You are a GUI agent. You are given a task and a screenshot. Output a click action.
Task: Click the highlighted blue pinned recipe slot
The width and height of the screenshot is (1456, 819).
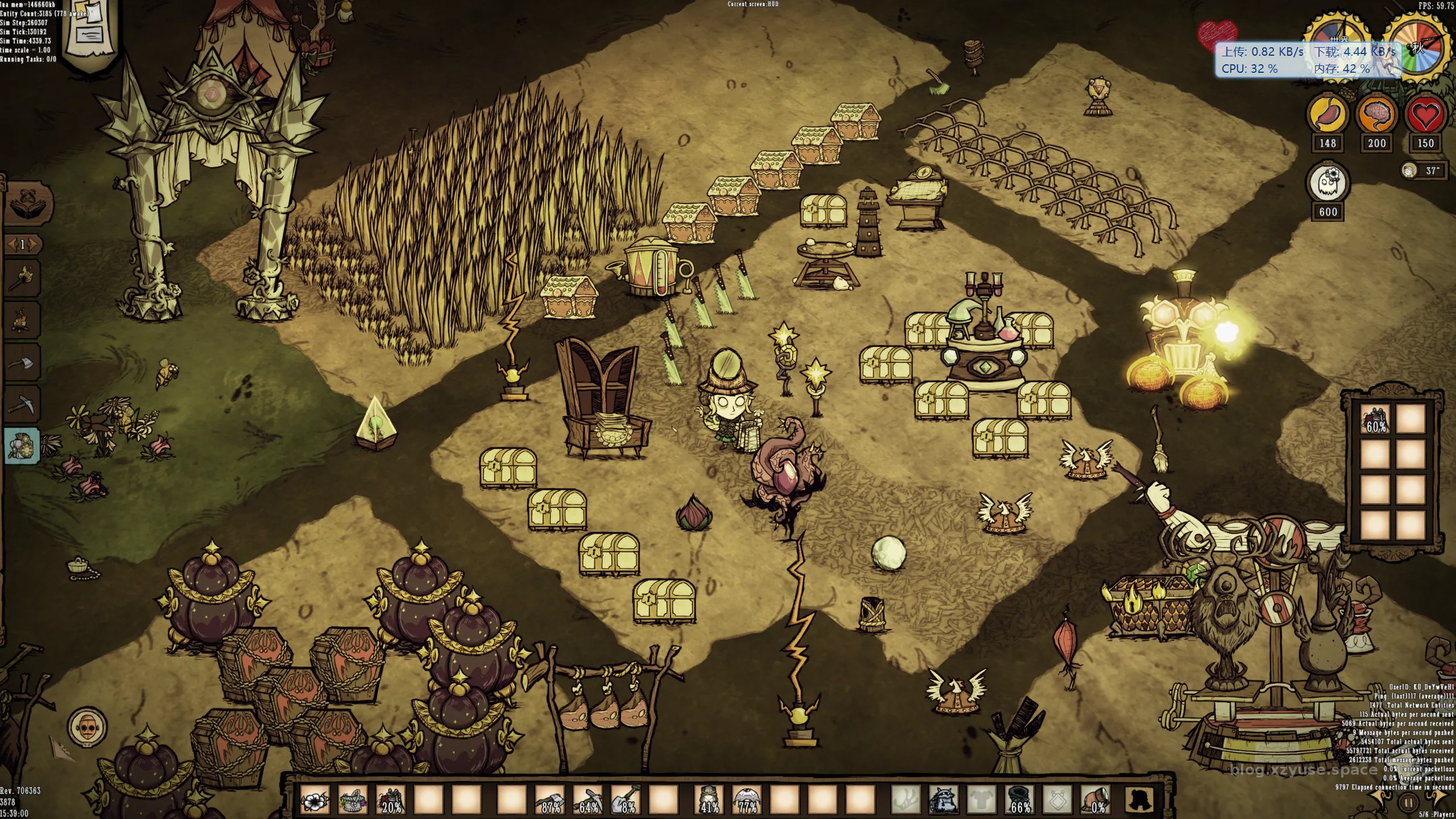pos(23,445)
